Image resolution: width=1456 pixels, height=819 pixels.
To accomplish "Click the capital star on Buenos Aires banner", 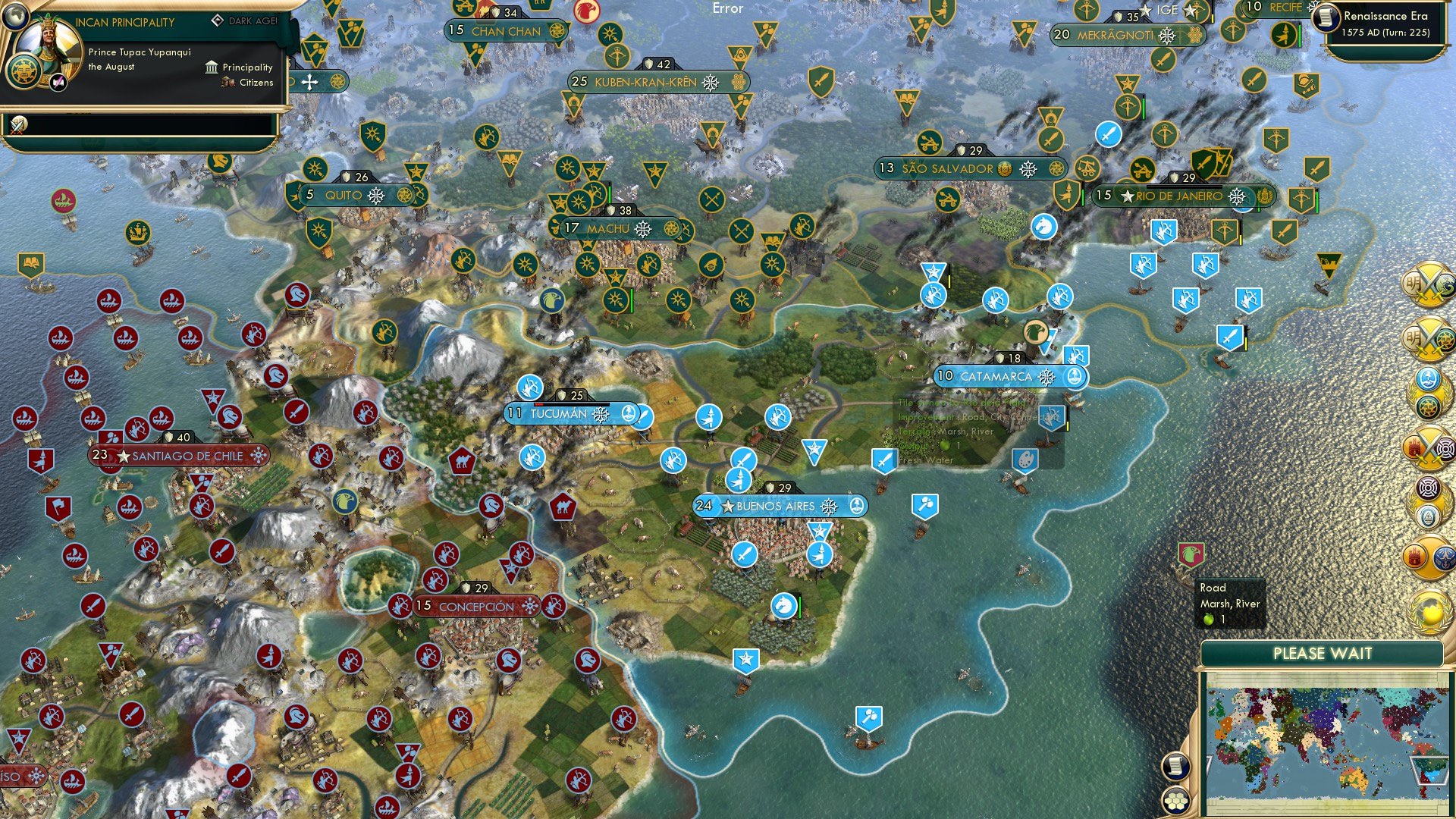I will point(726,506).
